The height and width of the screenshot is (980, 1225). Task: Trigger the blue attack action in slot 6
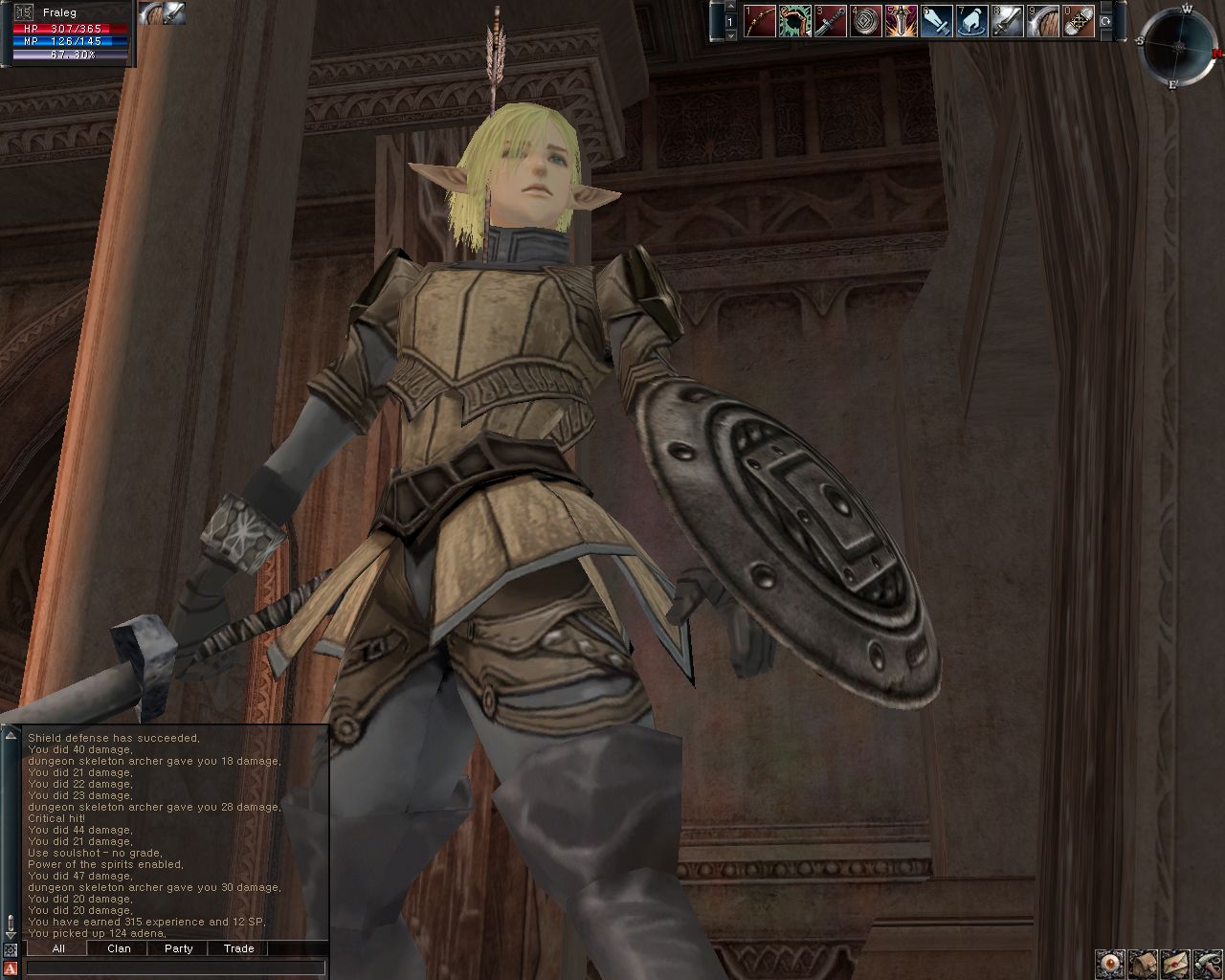937,21
